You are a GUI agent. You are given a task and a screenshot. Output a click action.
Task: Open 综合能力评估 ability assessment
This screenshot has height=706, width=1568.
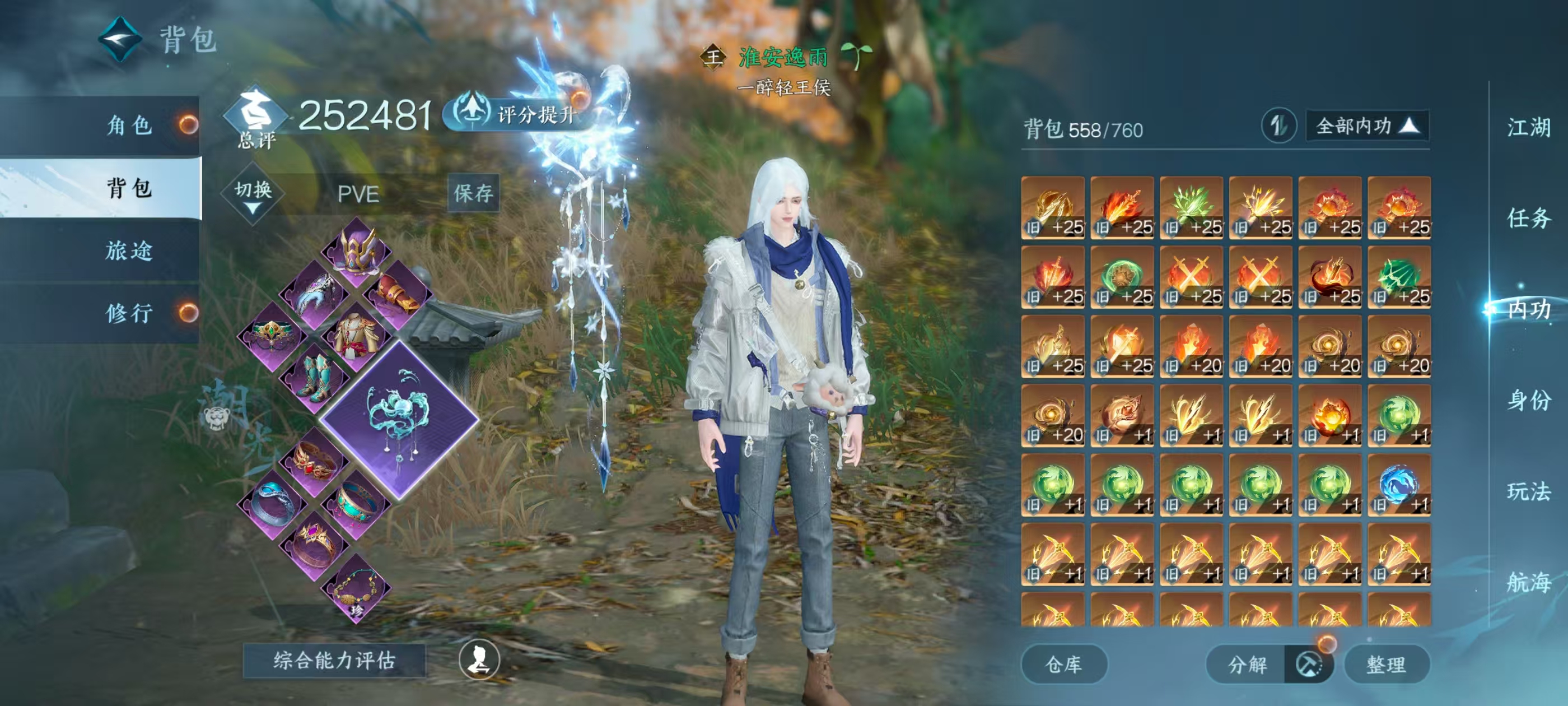click(334, 660)
